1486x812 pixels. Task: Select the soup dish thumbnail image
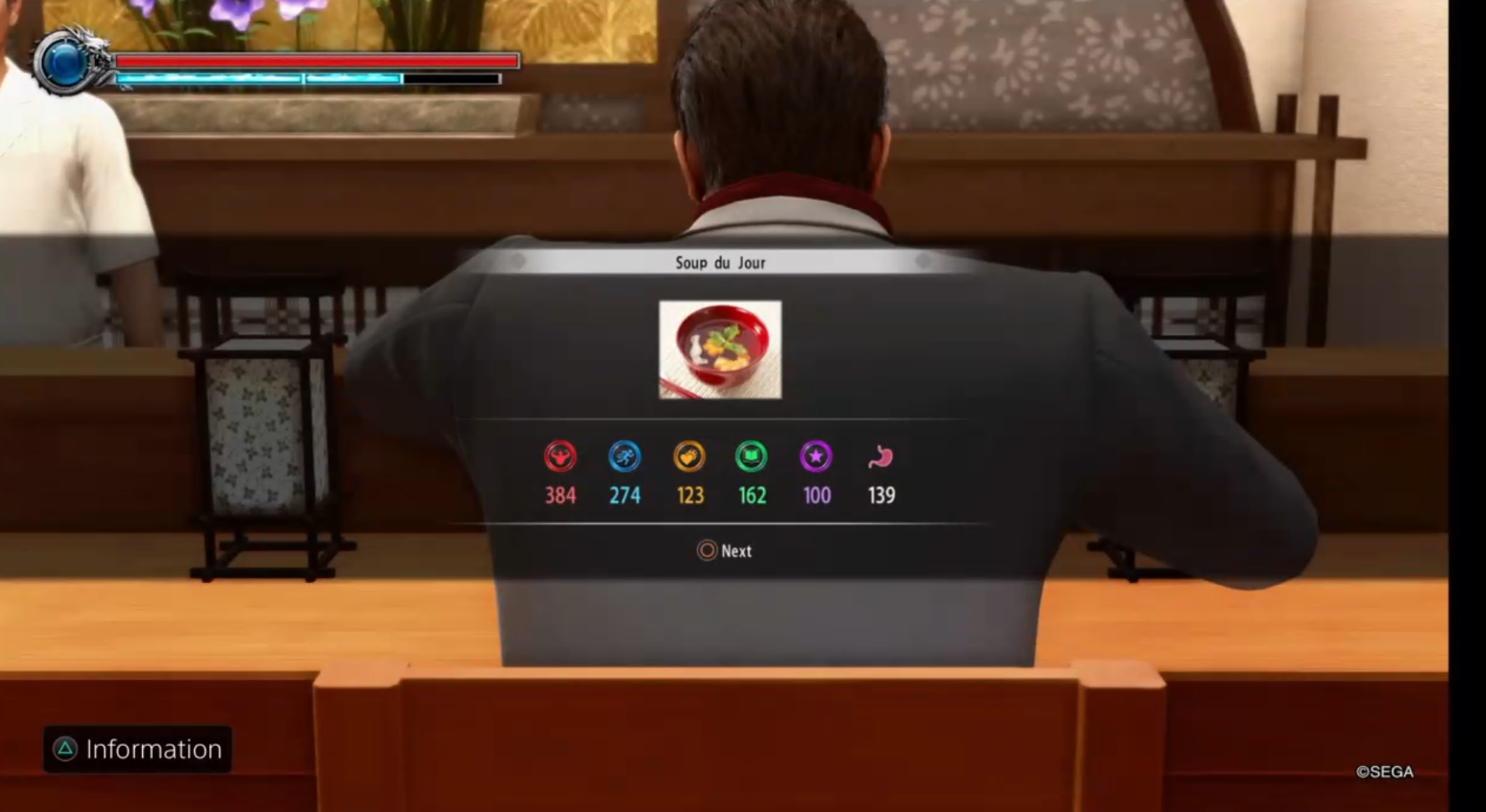point(719,348)
